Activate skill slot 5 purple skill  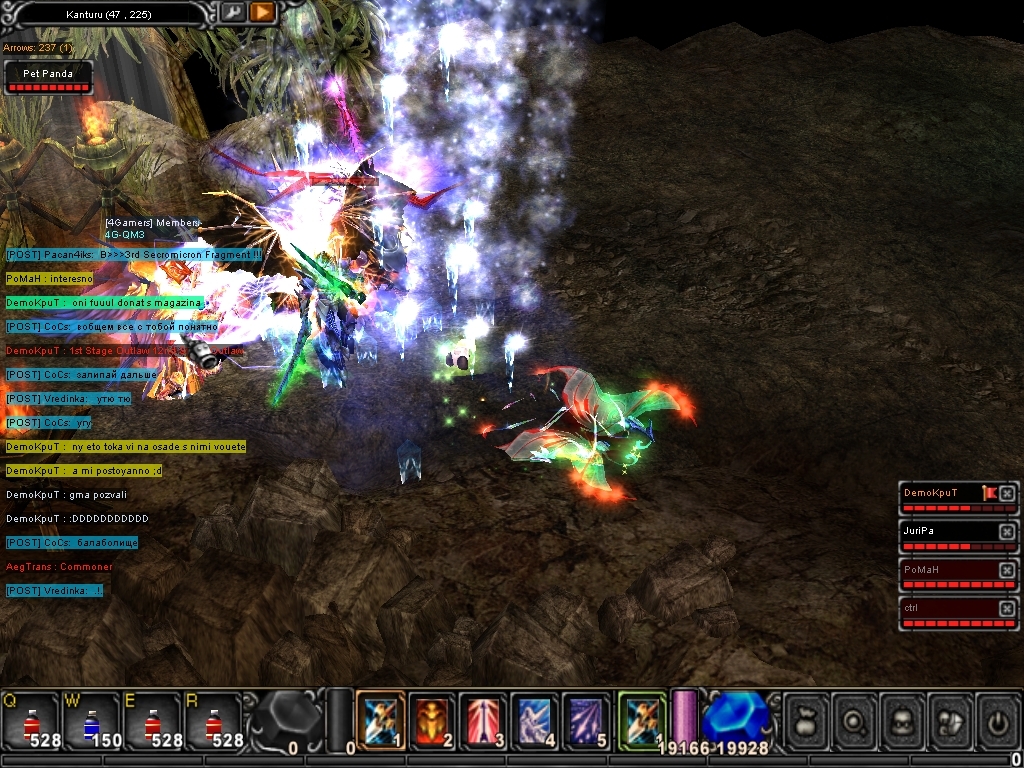pos(586,720)
